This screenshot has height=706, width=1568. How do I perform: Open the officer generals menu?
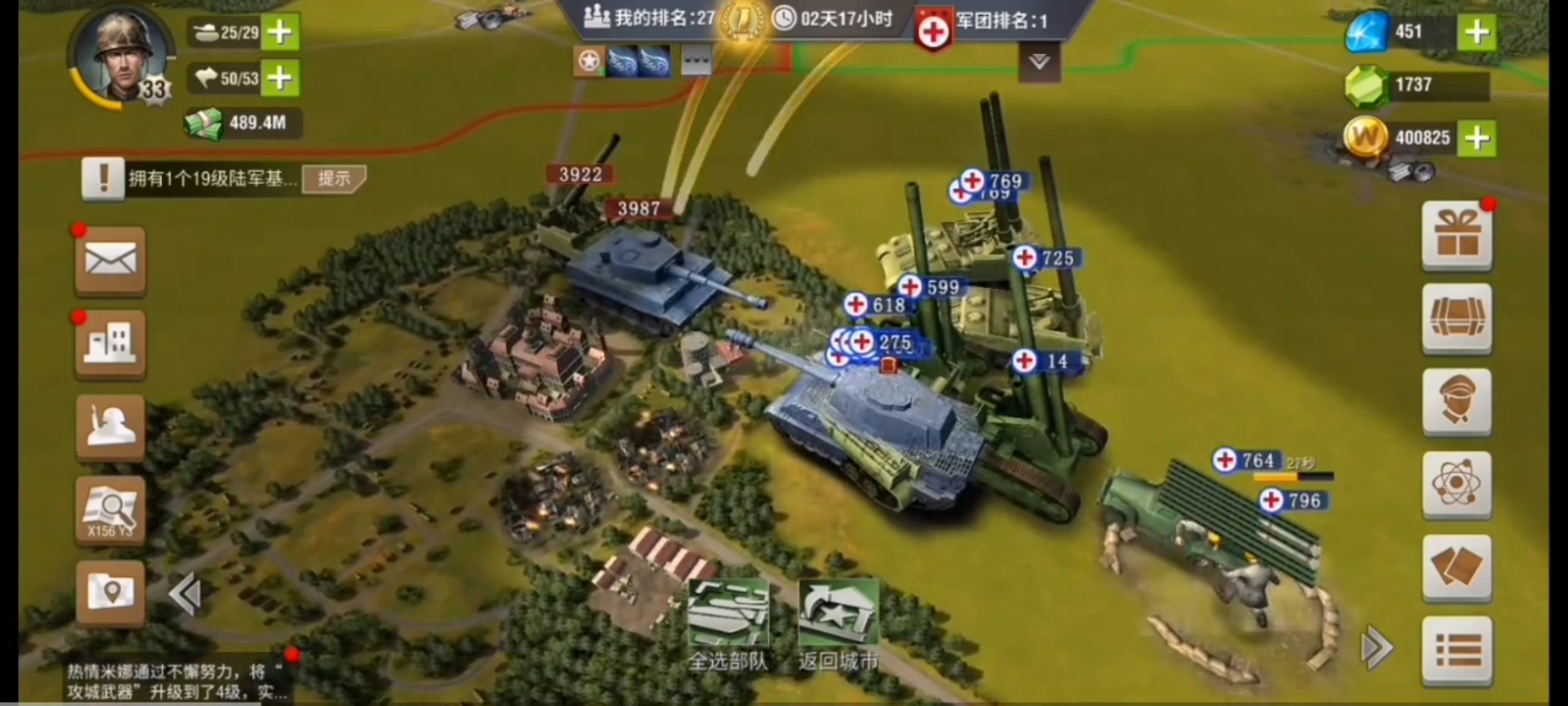(x=1457, y=401)
